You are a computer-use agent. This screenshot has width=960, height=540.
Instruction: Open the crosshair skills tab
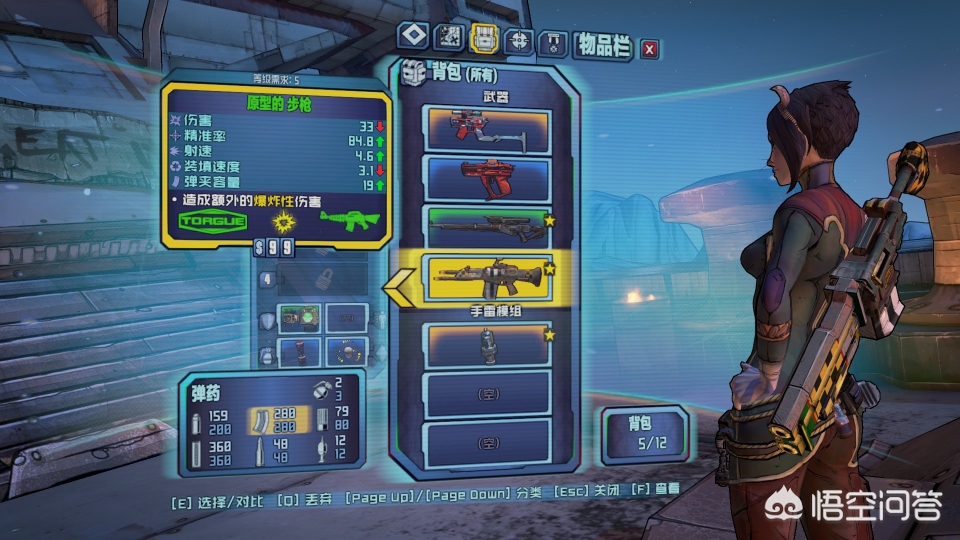click(x=518, y=39)
